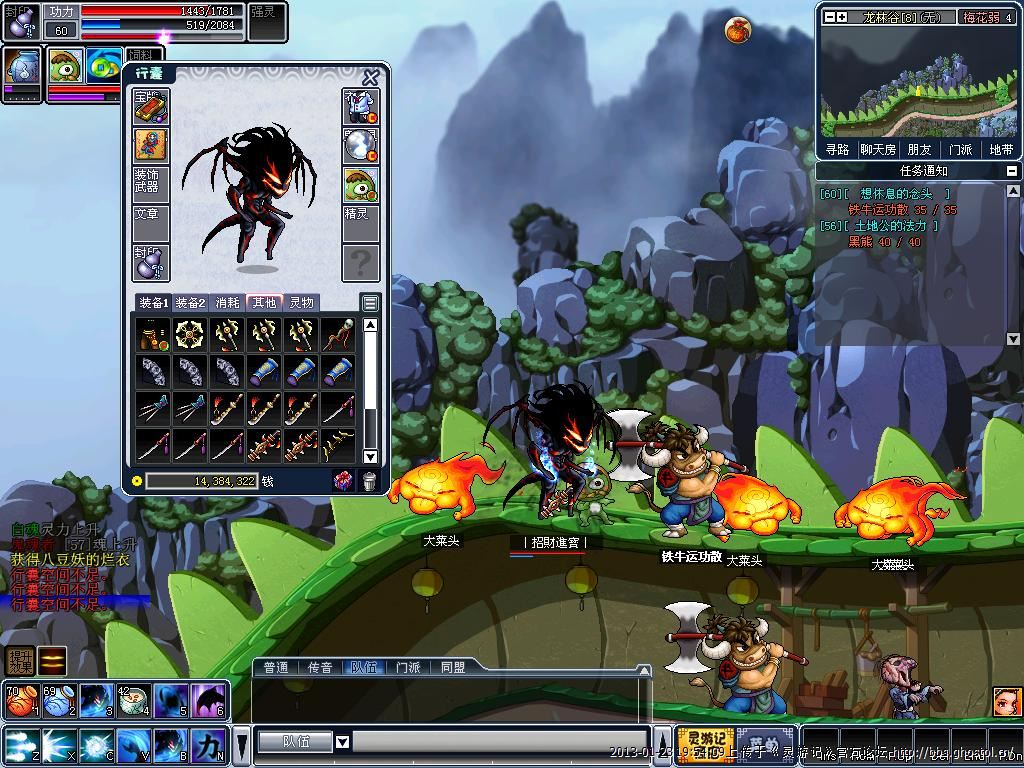Click the trash can icon in inventory

(369, 481)
